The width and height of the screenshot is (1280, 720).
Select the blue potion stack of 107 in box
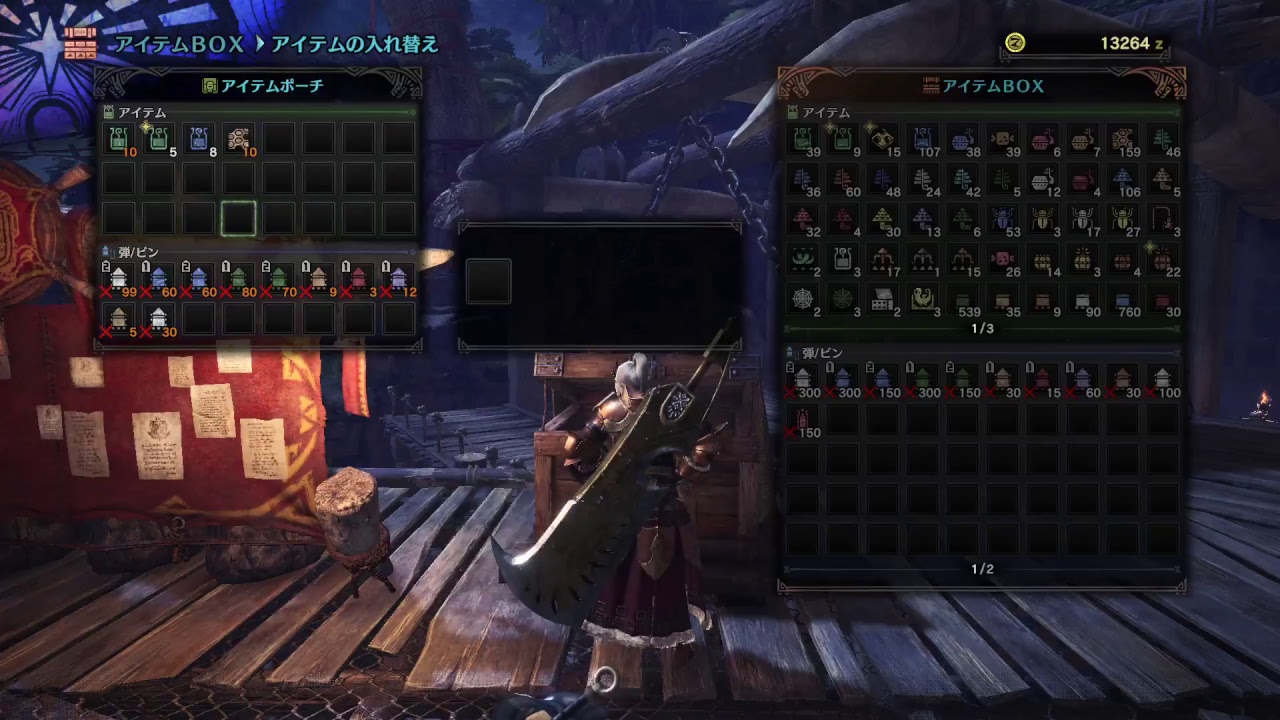click(x=923, y=139)
